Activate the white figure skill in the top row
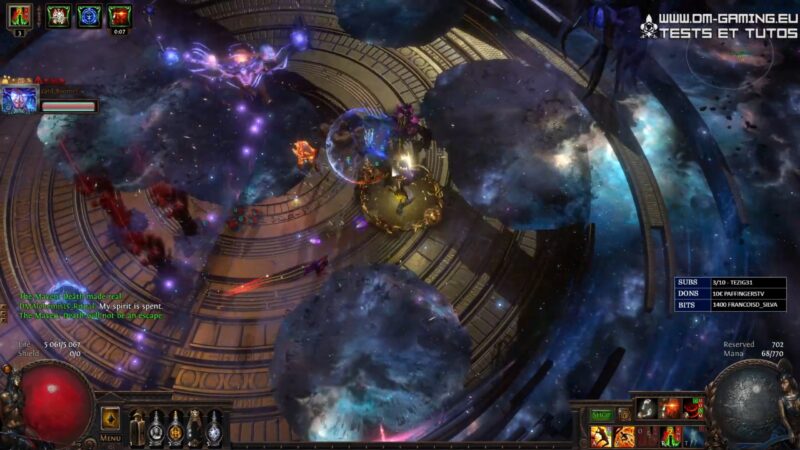This screenshot has height=450, width=800. click(x=647, y=408)
